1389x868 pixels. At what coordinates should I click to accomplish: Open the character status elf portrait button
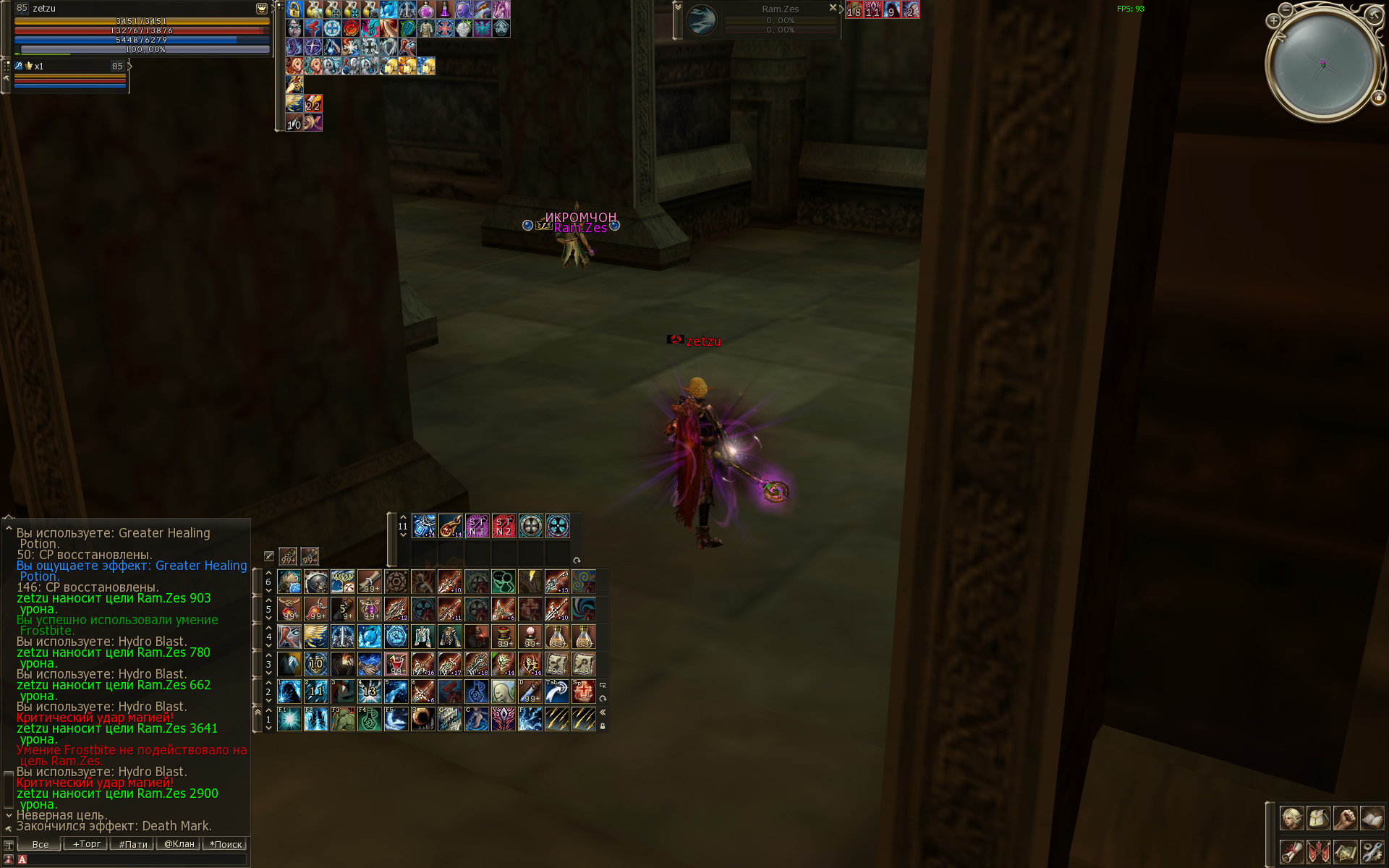pyautogui.click(x=1291, y=818)
